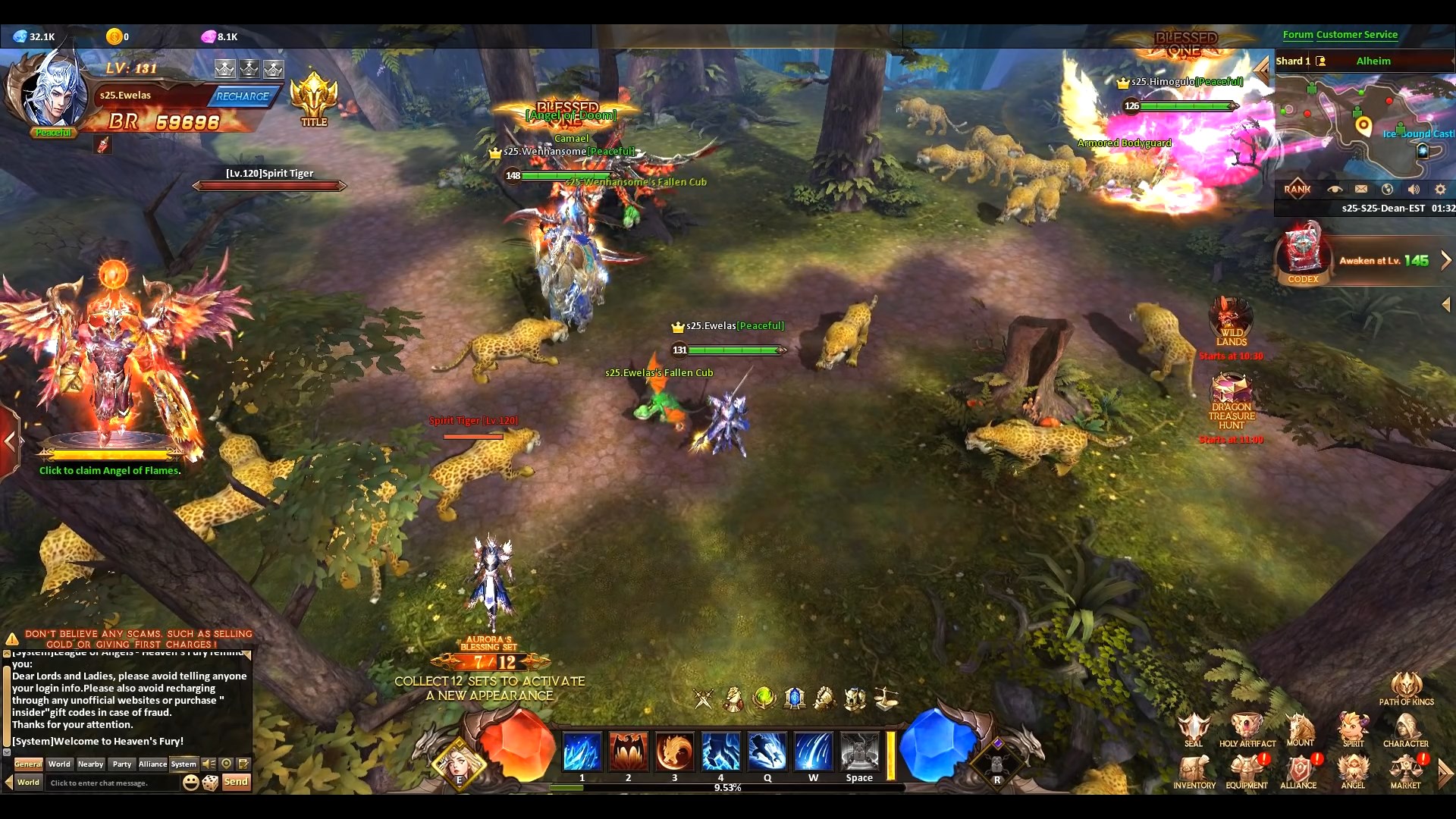Collapse the left Angel of Flames panel
Screen dimensions: 1456x819
(11, 441)
